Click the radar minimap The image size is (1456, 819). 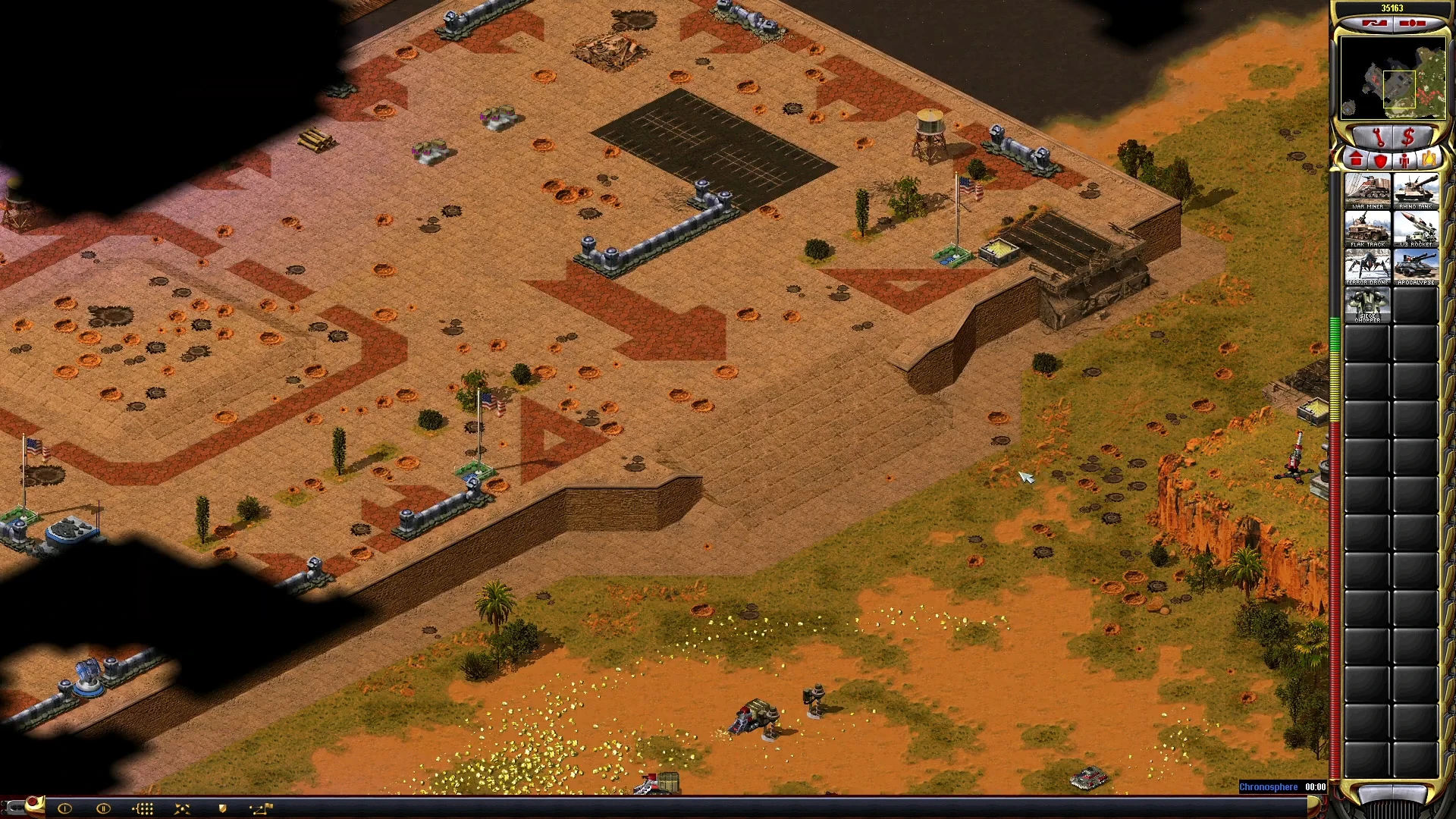pyautogui.click(x=1392, y=78)
